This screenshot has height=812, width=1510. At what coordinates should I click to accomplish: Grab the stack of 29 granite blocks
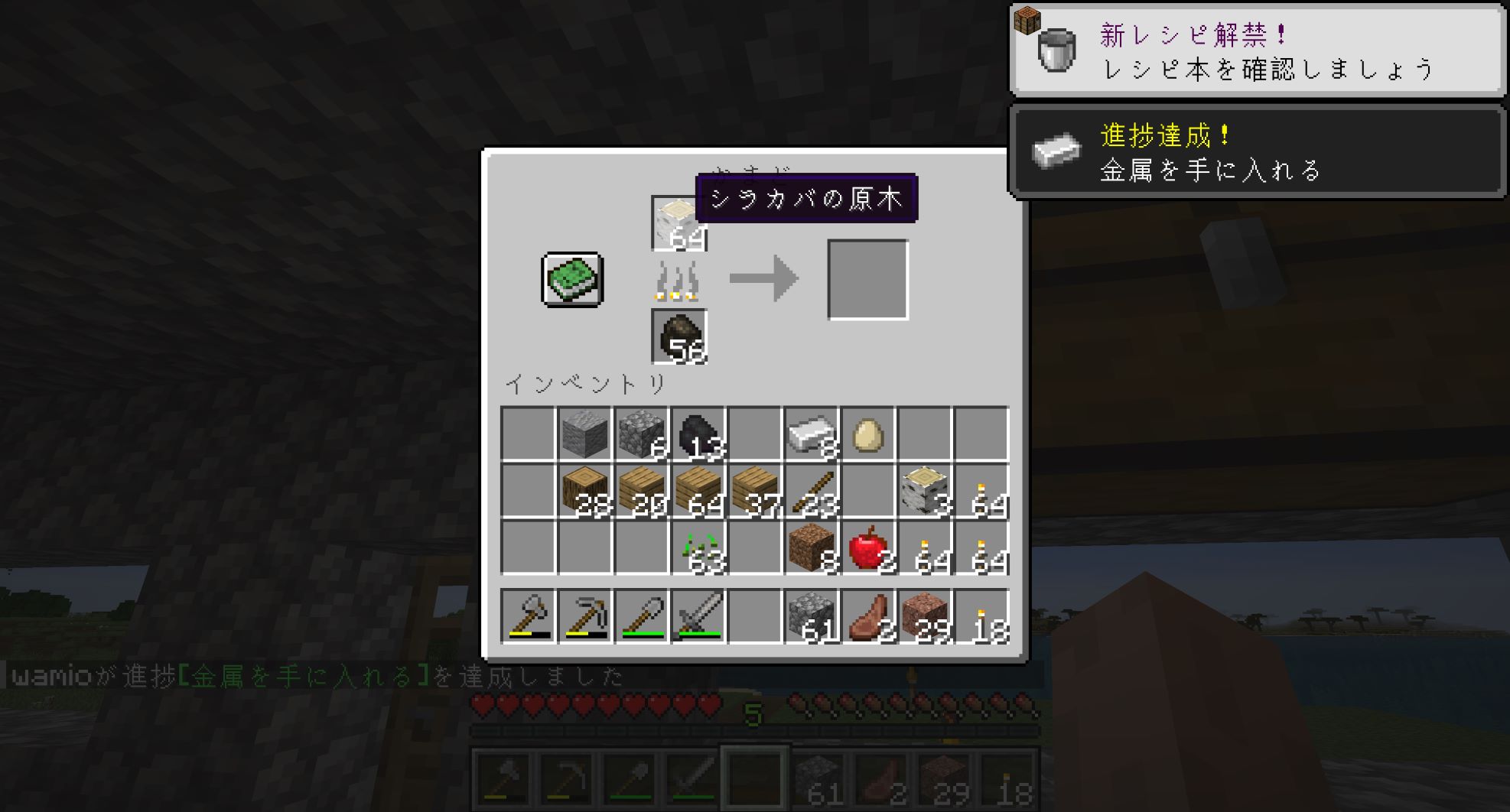coord(924,615)
